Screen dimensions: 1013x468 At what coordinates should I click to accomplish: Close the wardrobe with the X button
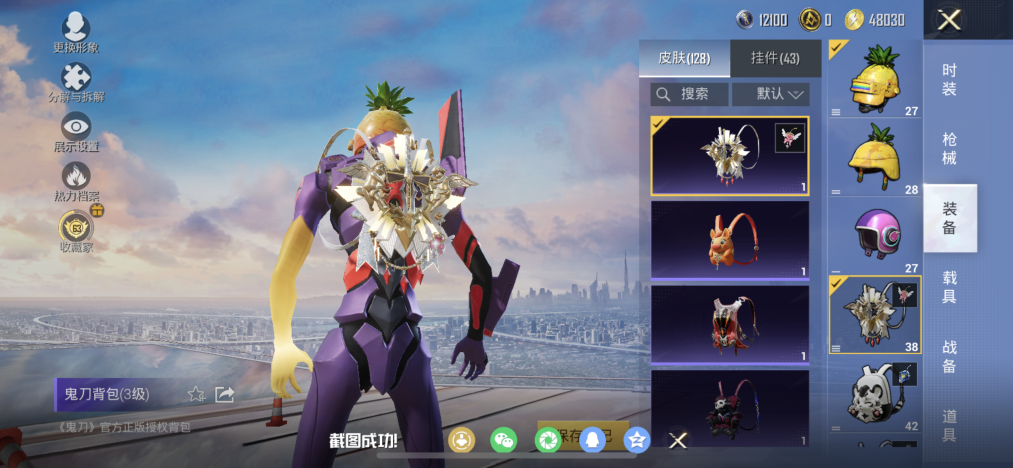[x=949, y=20]
